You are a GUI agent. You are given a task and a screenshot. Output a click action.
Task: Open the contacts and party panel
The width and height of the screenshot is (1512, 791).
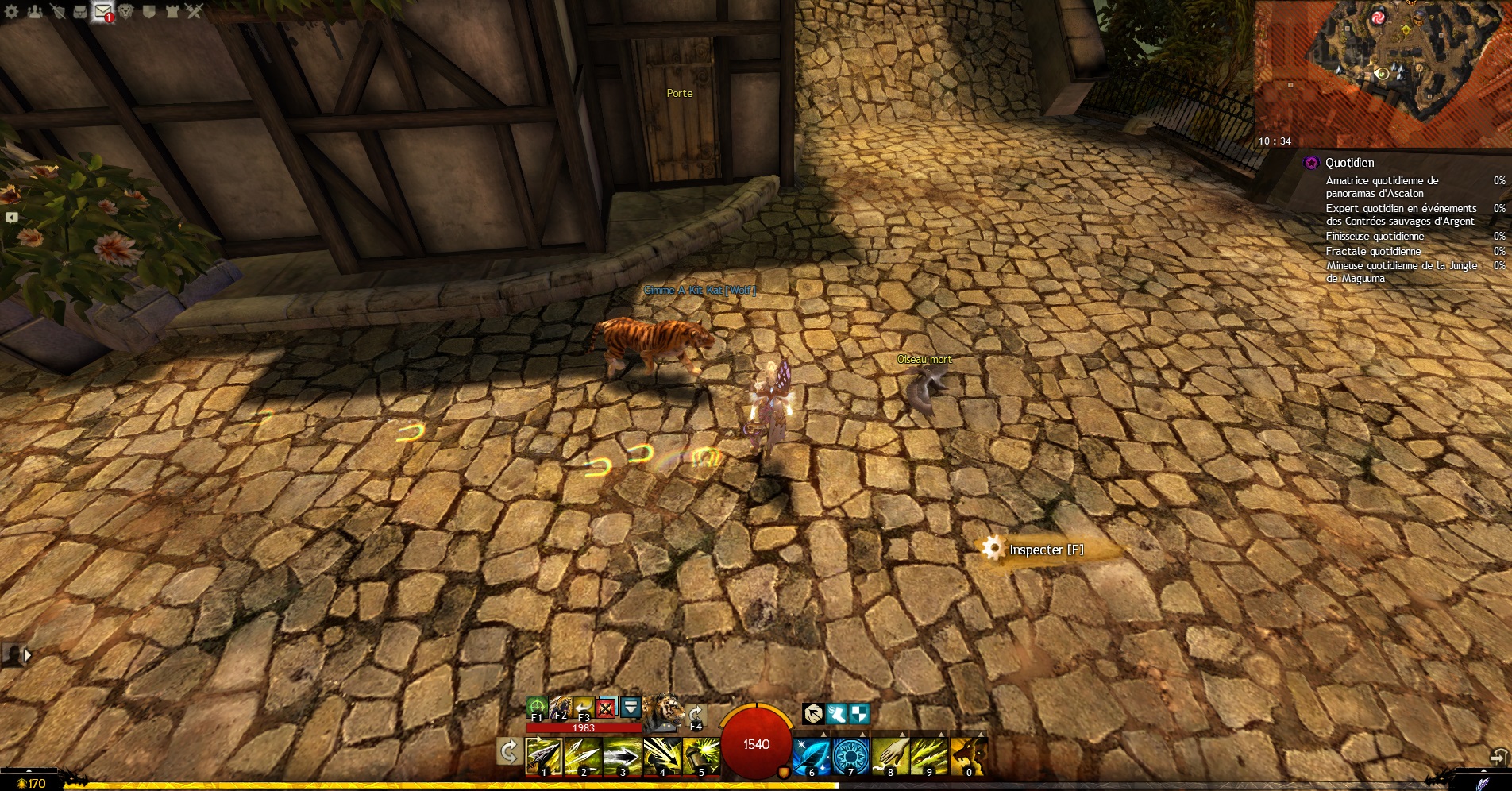(x=35, y=11)
